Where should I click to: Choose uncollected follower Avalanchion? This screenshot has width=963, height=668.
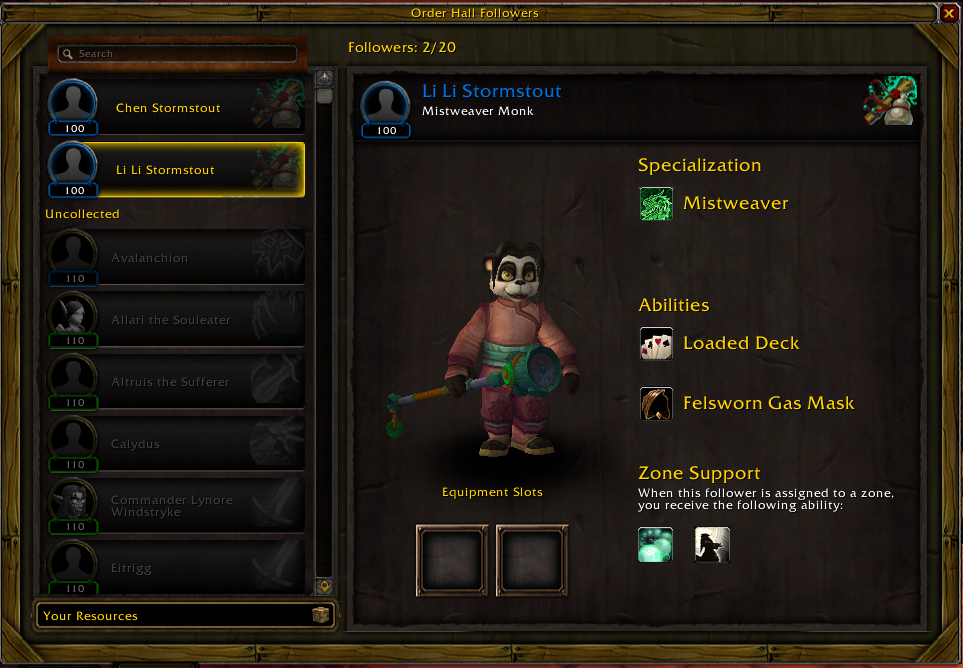pyautogui.click(x=175, y=258)
